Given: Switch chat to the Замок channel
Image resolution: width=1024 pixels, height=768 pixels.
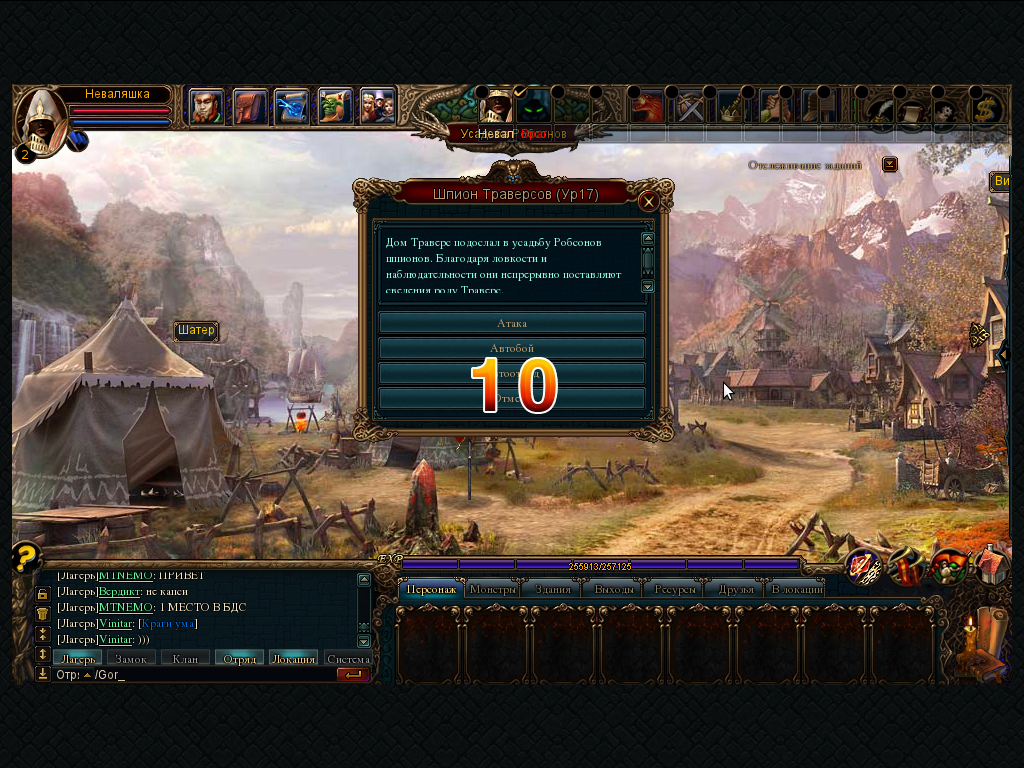Looking at the screenshot, I should tap(131, 658).
